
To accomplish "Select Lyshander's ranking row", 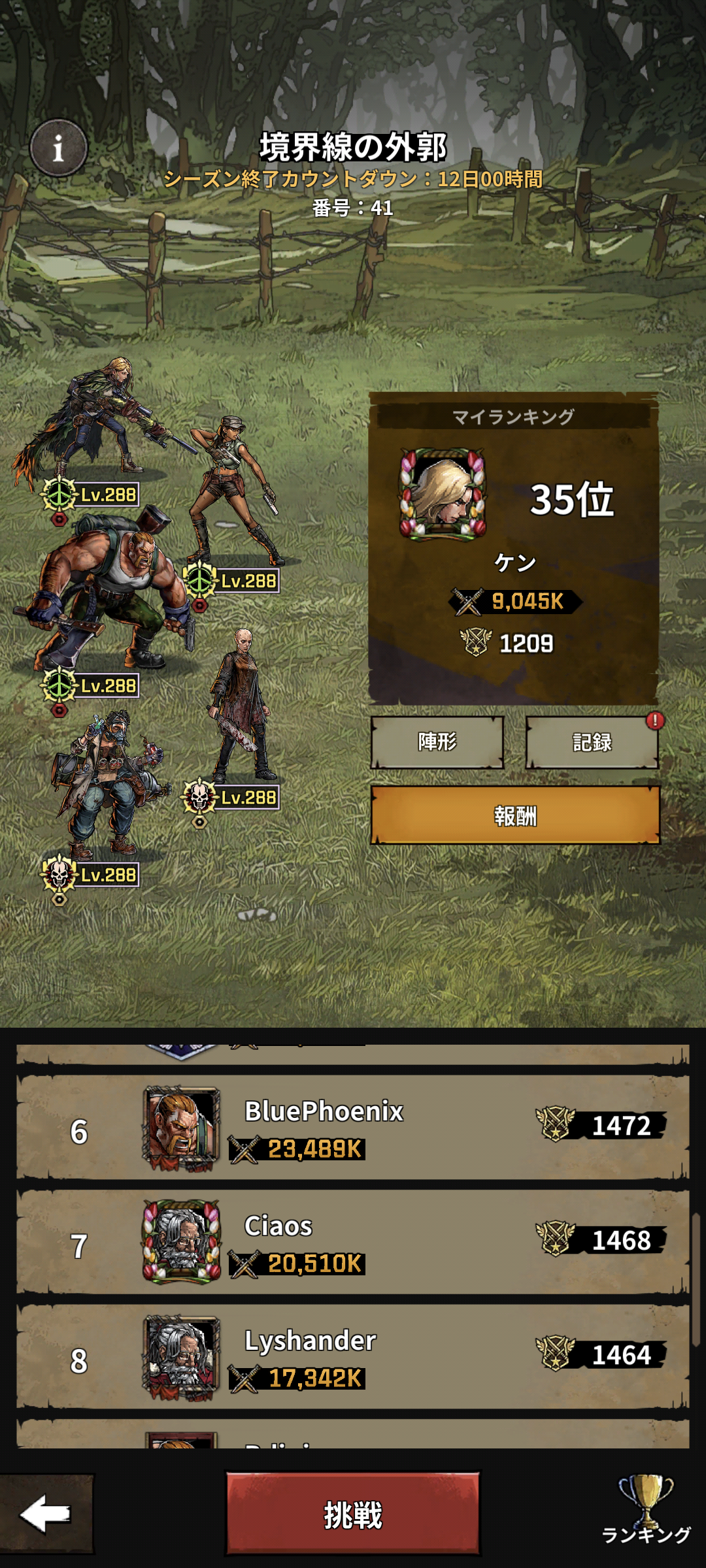I will 353,1358.
